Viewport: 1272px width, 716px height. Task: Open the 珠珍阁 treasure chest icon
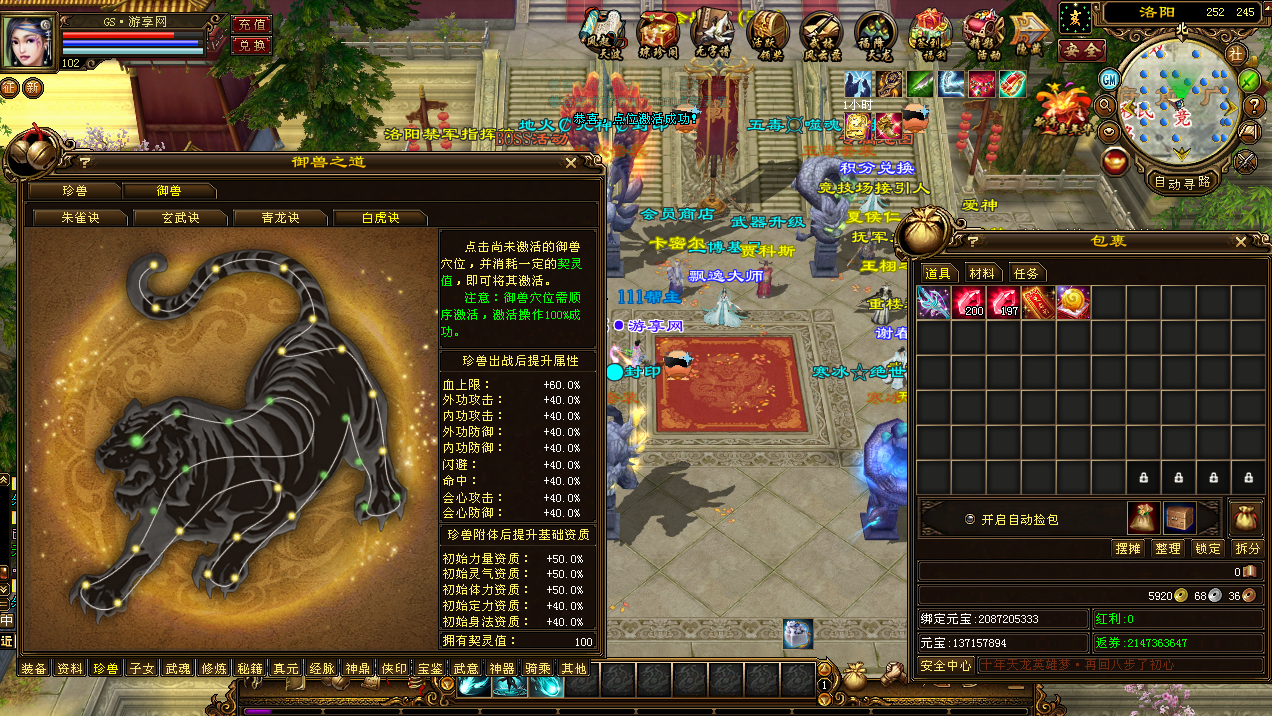pos(658,32)
